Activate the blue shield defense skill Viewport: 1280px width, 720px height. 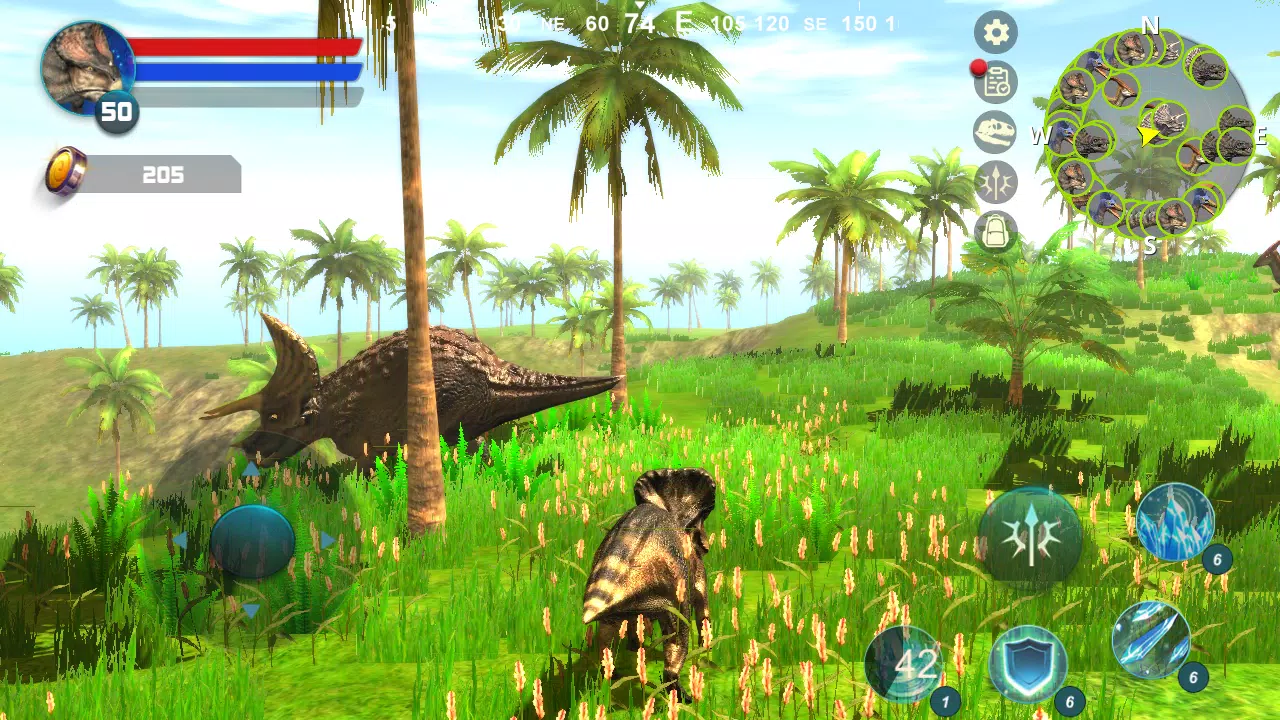(1030, 664)
